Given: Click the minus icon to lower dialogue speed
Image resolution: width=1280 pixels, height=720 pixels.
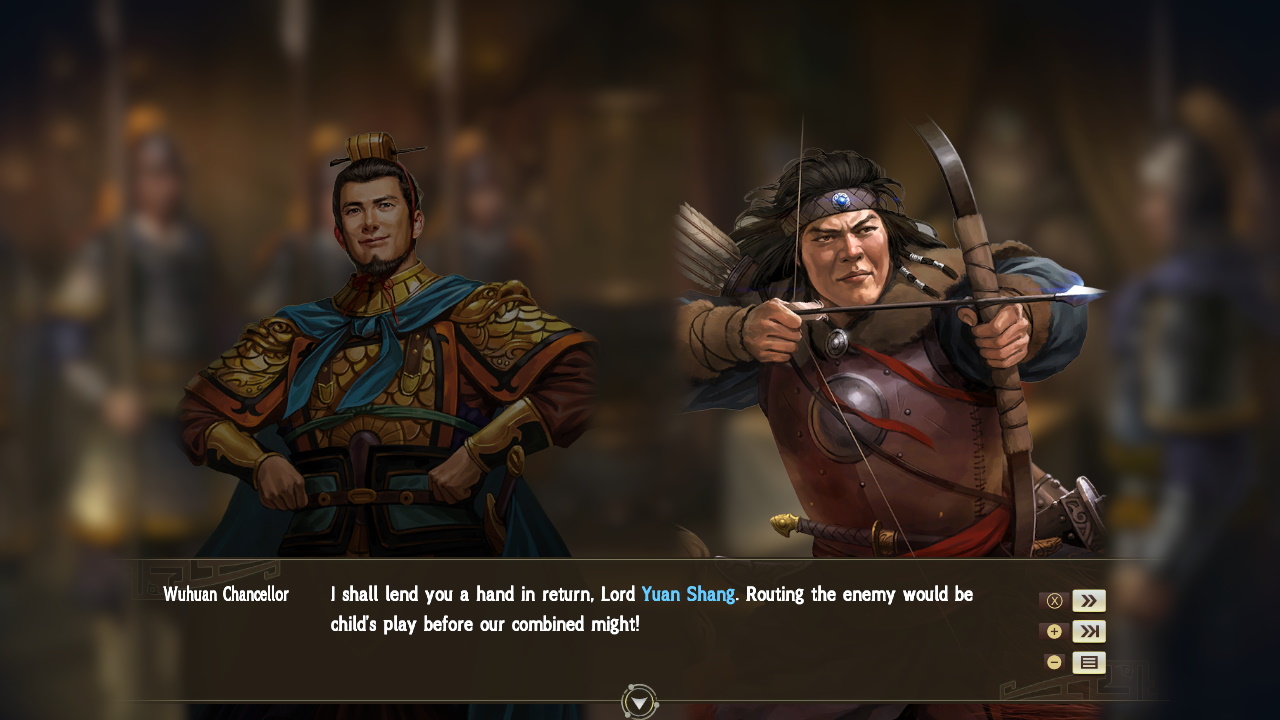Looking at the screenshot, I should pos(1054,662).
